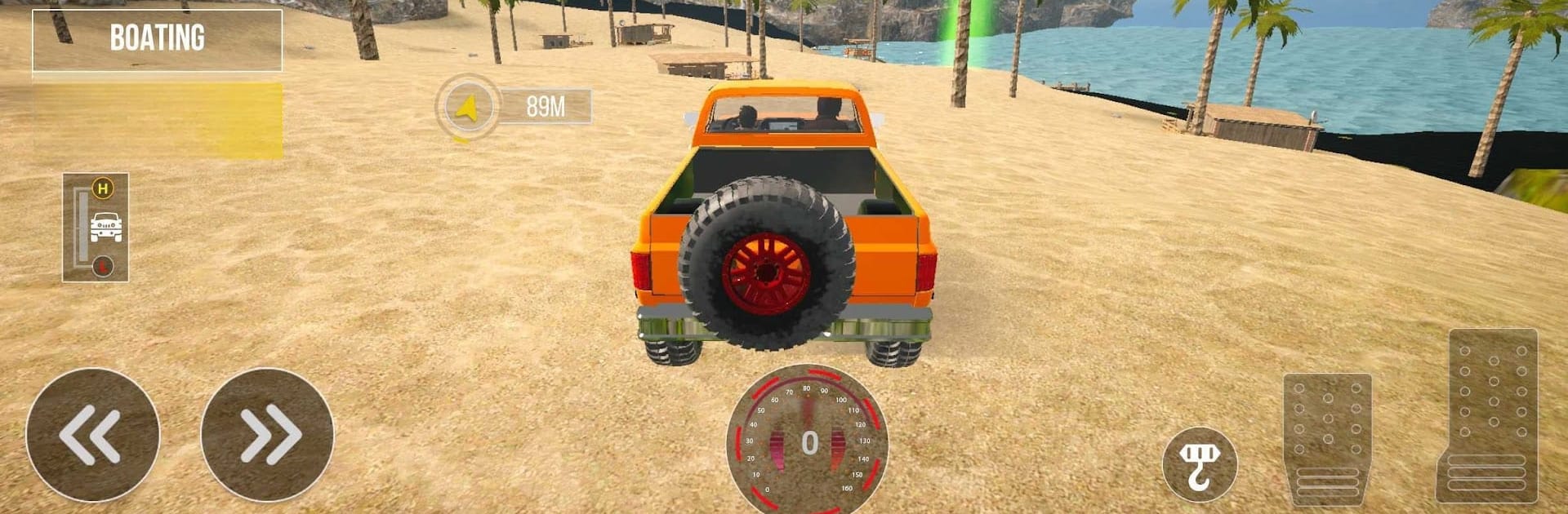Step on the tall gas pedal

point(1486,414)
